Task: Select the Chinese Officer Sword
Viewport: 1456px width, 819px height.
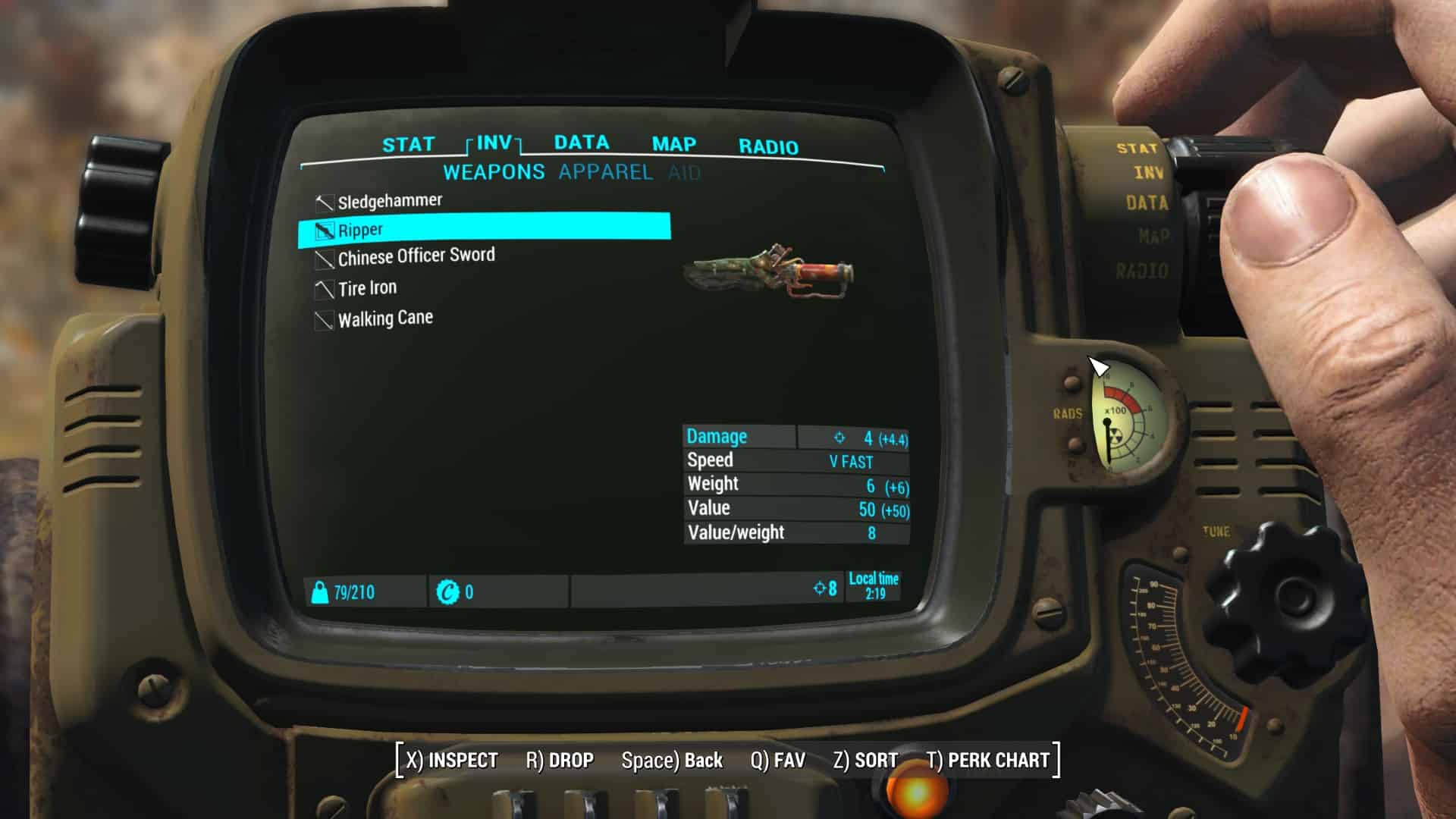Action: 416,257
